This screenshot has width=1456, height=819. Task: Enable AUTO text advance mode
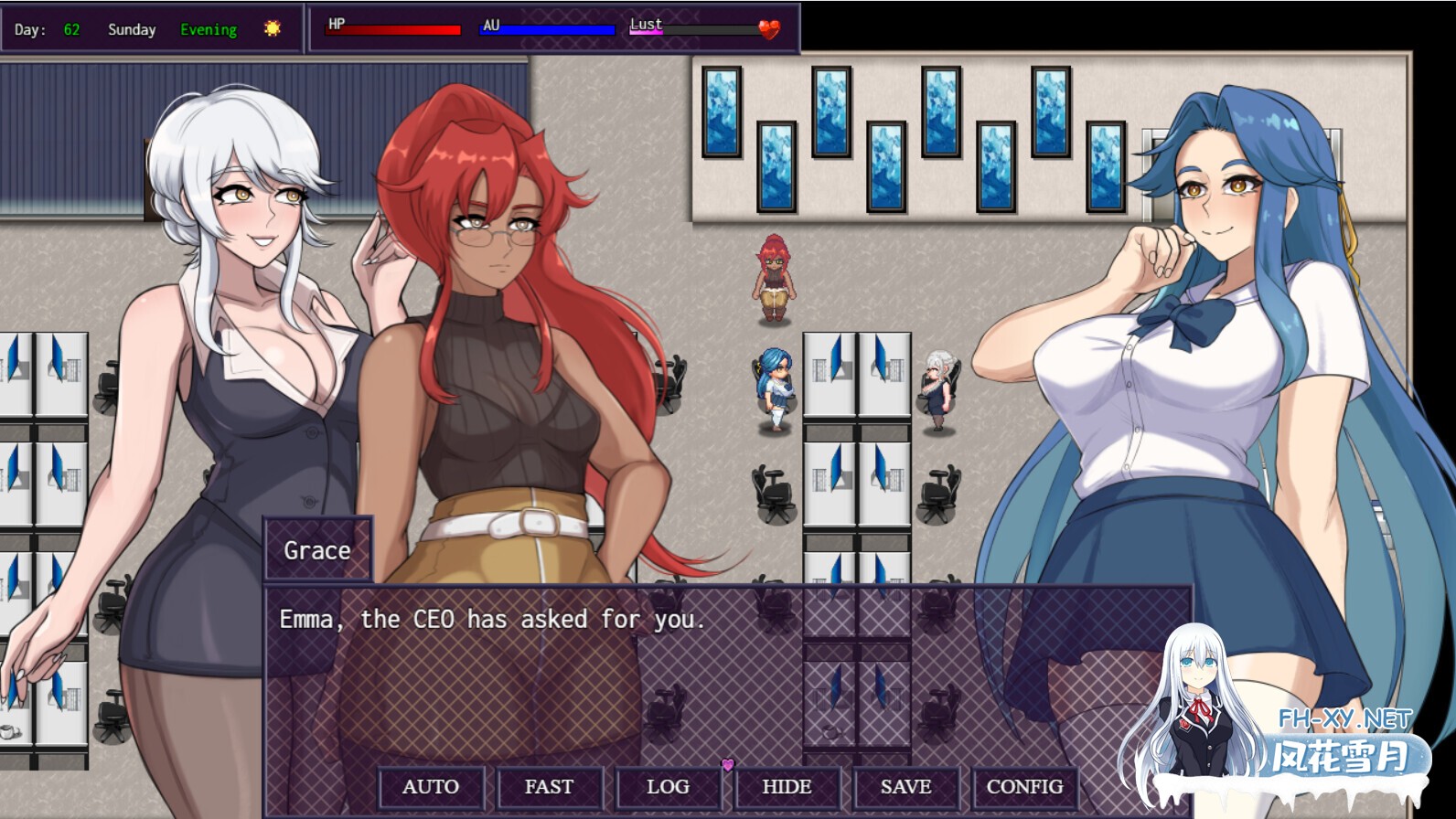tap(431, 786)
